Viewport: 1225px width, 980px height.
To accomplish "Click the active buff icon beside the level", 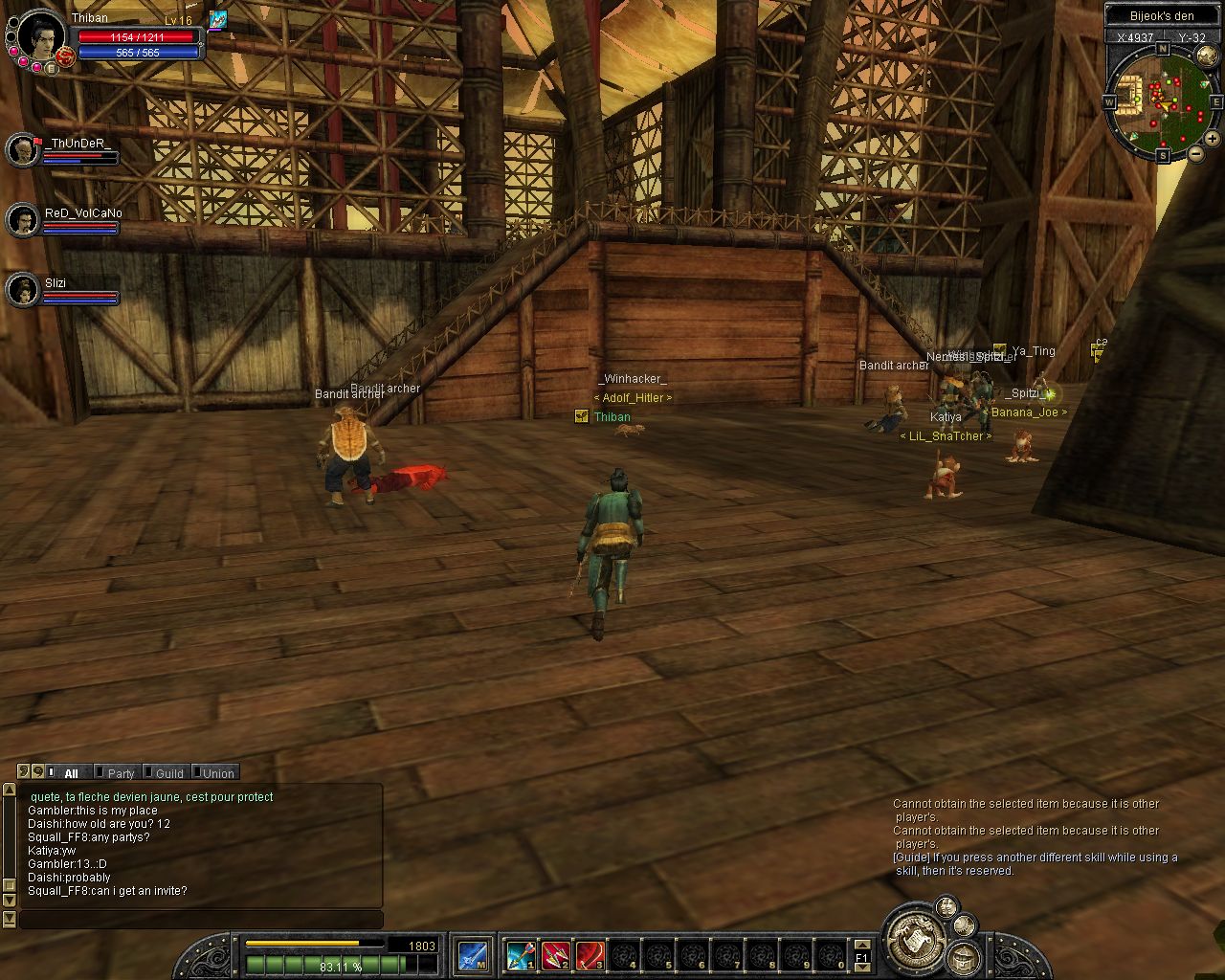I will (218, 19).
